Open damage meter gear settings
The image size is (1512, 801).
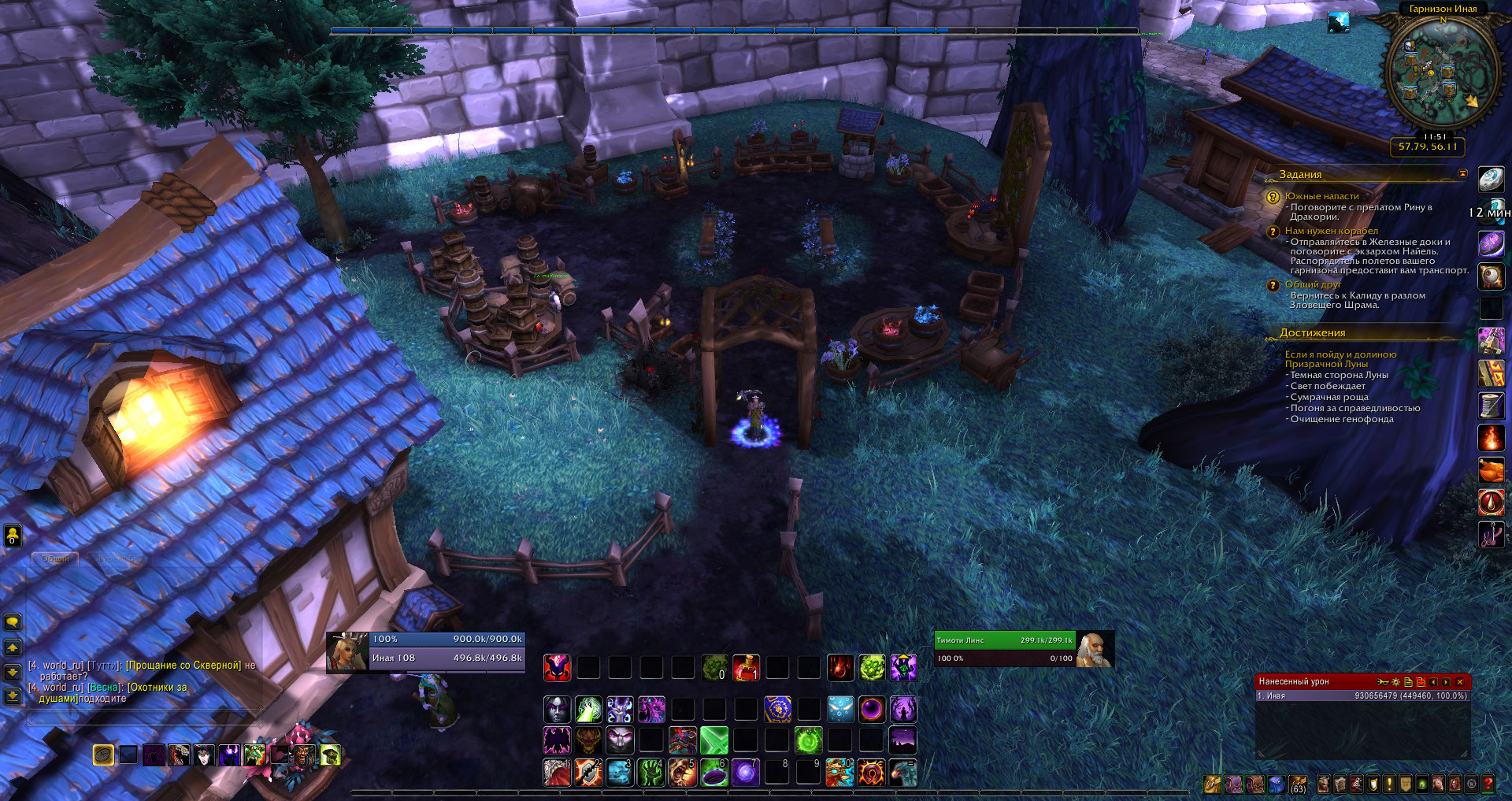tap(1395, 682)
